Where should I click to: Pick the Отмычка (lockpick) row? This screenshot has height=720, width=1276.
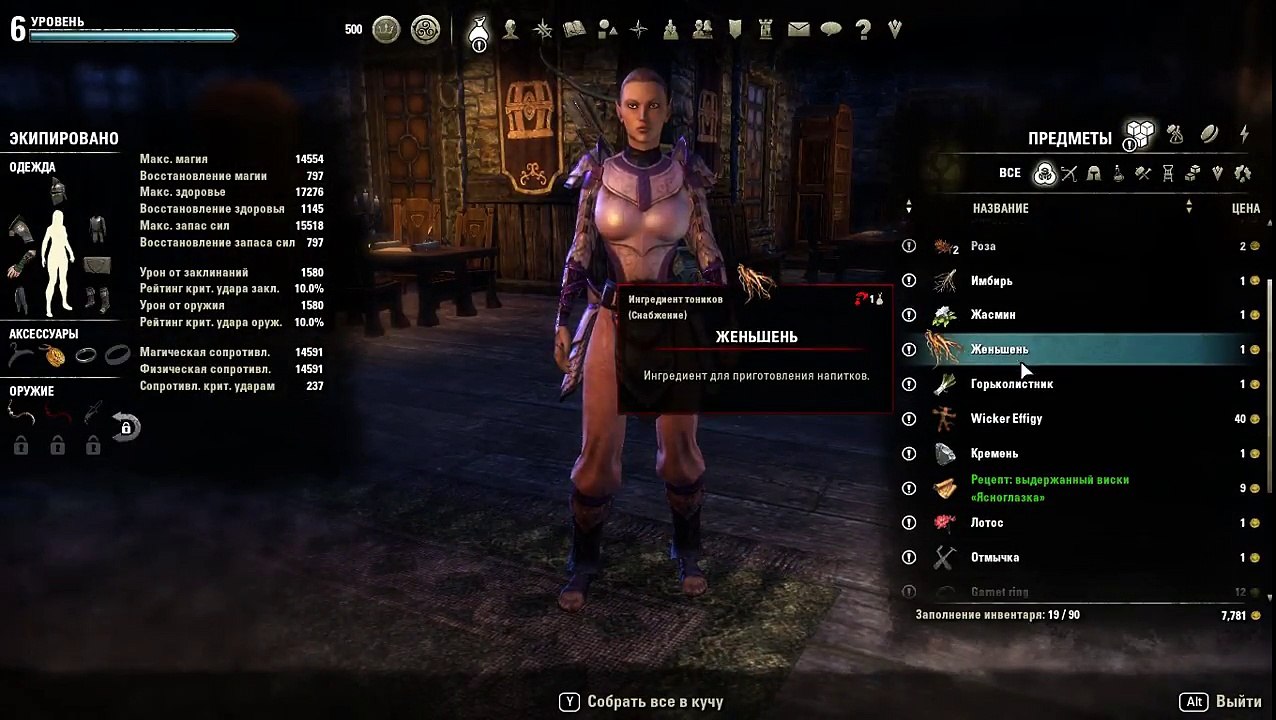point(995,558)
